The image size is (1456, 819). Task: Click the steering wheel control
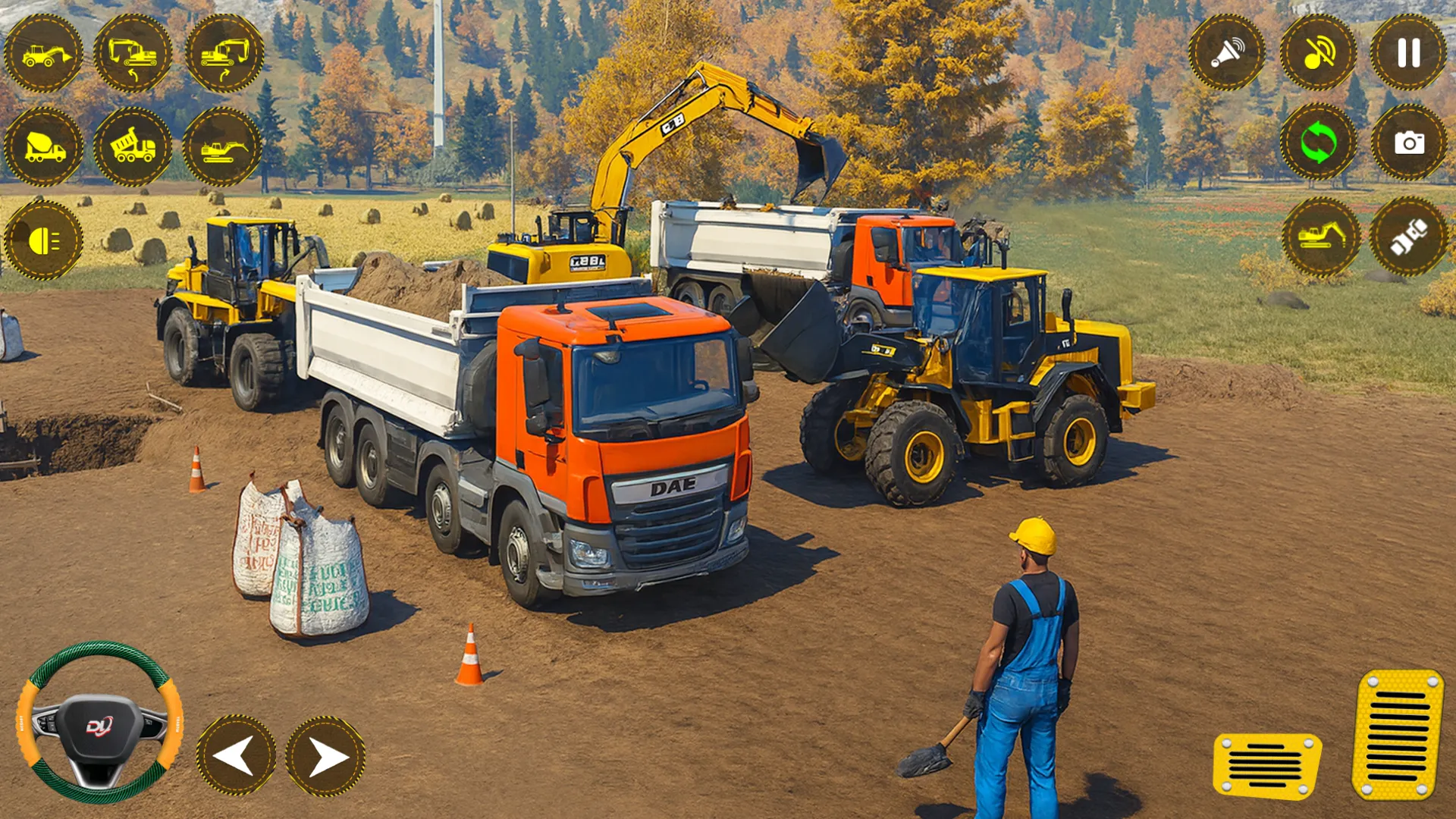tap(99, 723)
